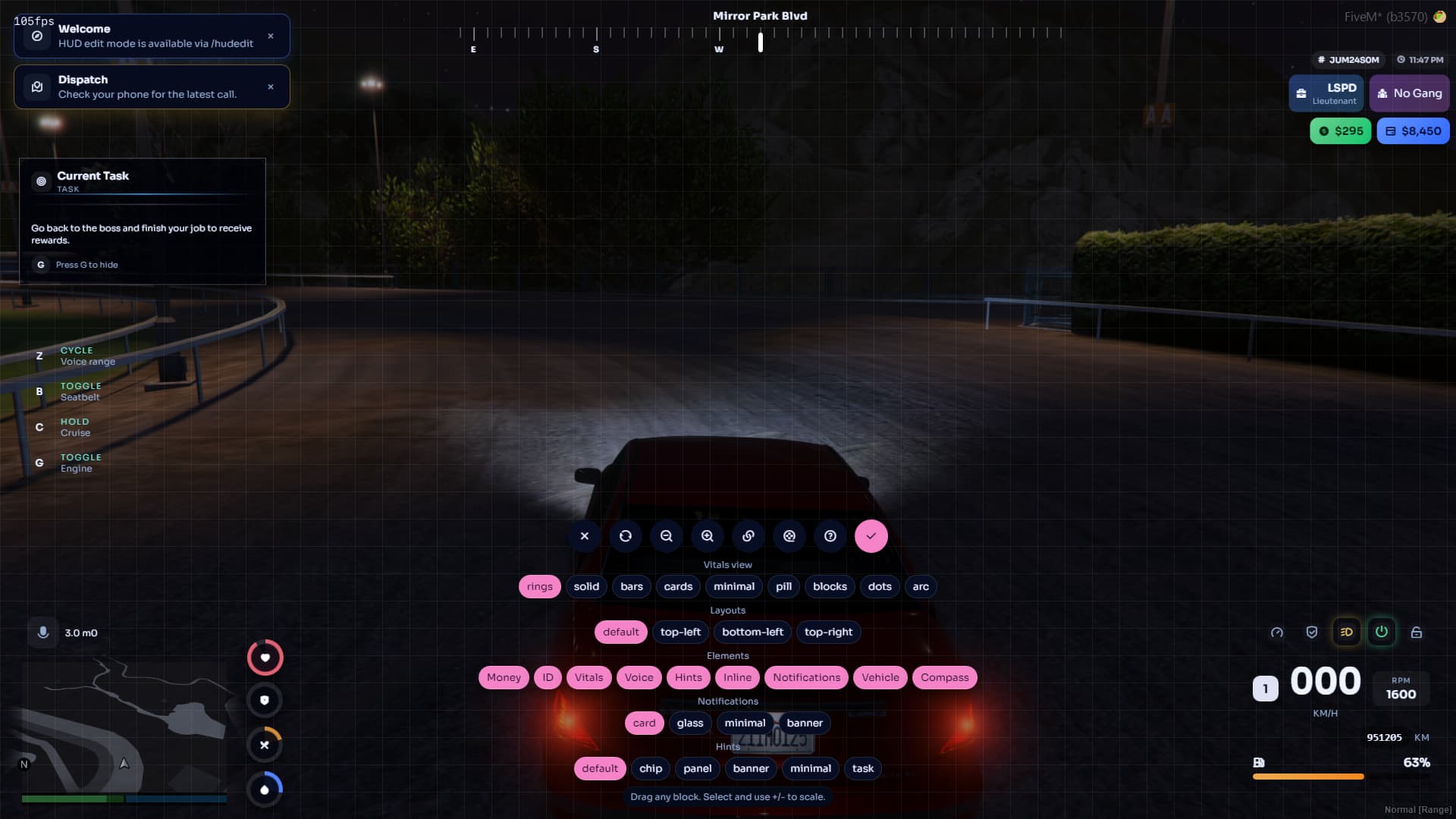Image resolution: width=1456 pixels, height=819 pixels.
Task: Open the help icon in HUD editor
Action: (x=830, y=536)
